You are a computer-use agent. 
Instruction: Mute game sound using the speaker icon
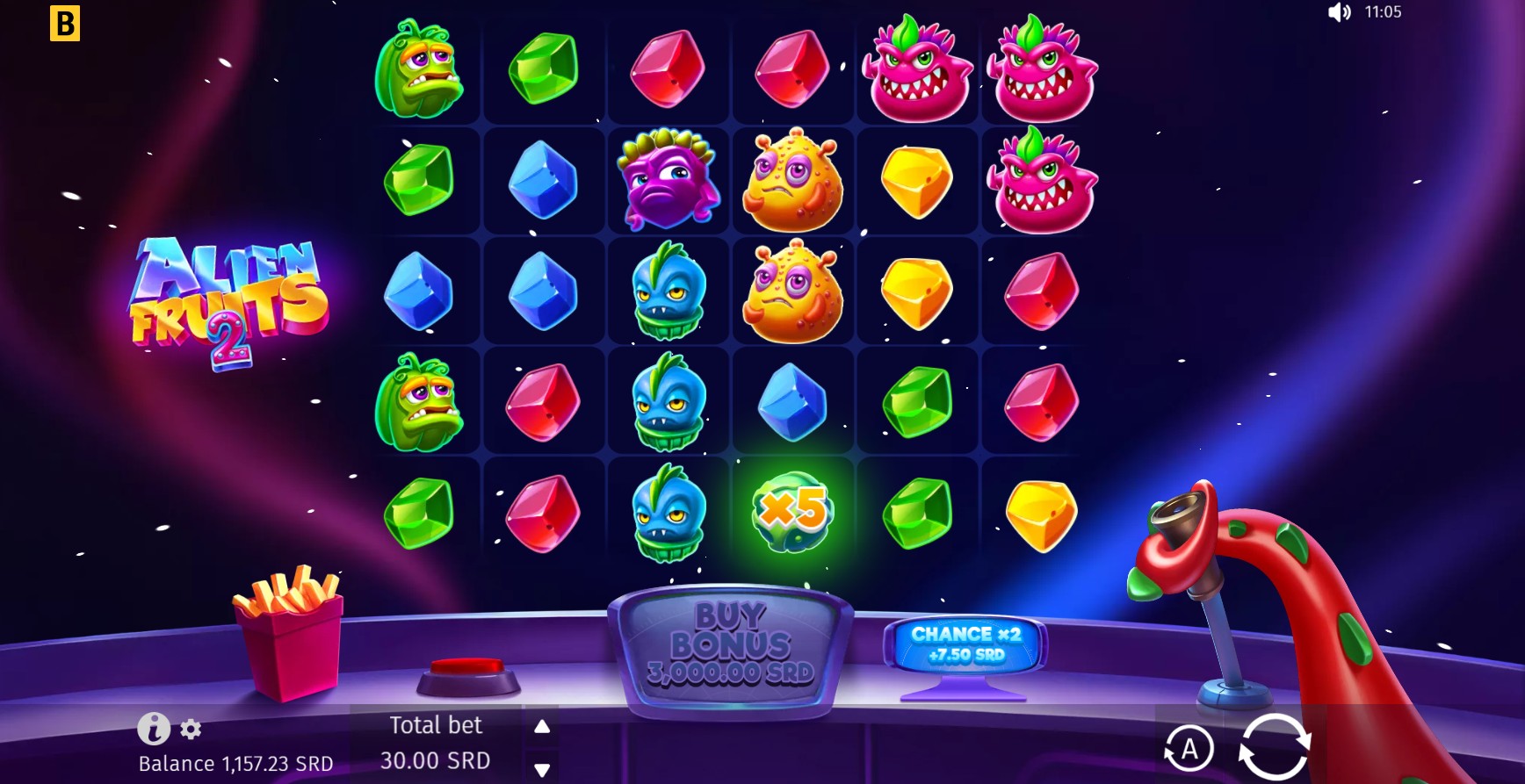click(x=1339, y=12)
